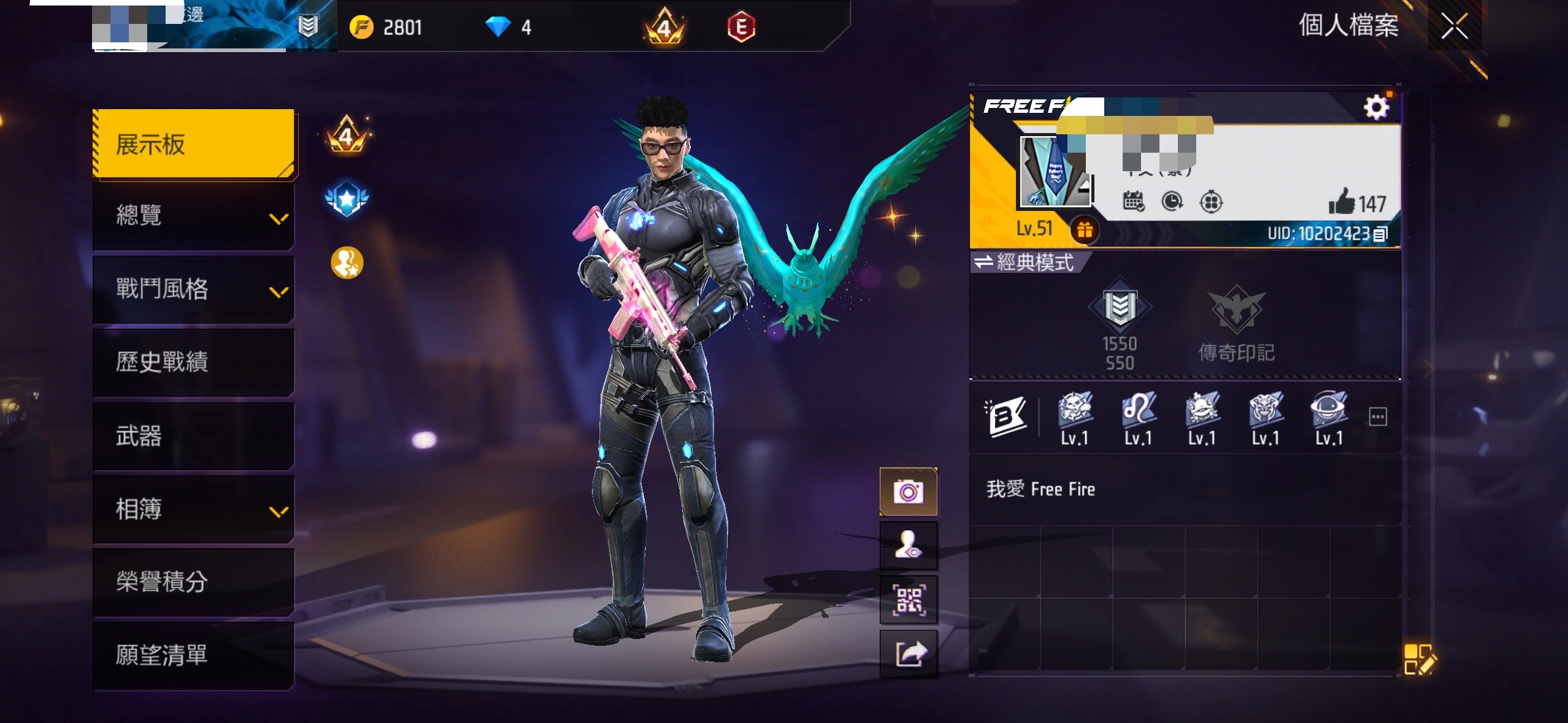The width and height of the screenshot is (1568, 723).
Task: Share the profile via share button
Action: (909, 654)
